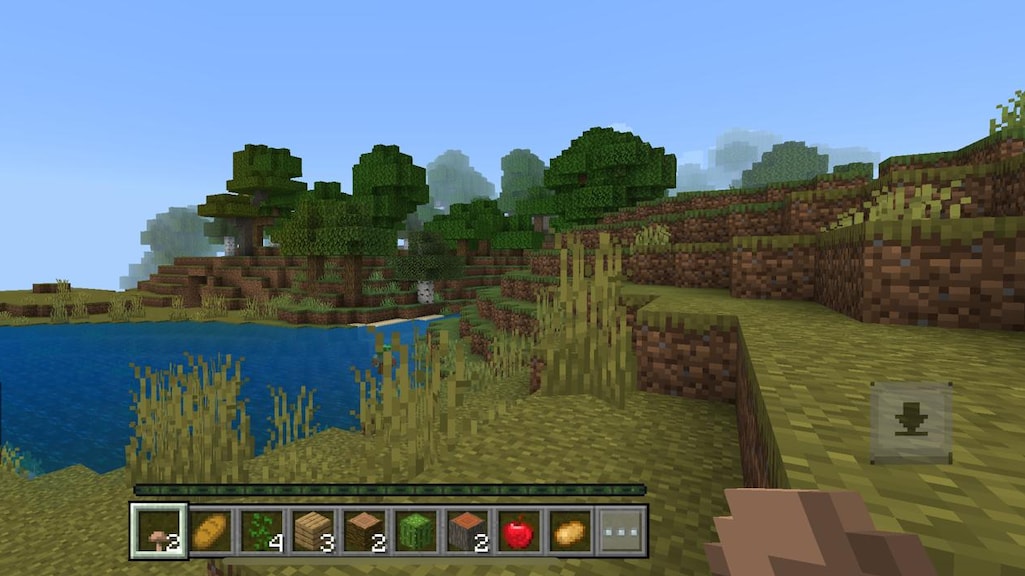Choose the grey-bark log slot
Viewport: 1025px width, 576px height.
point(466,531)
